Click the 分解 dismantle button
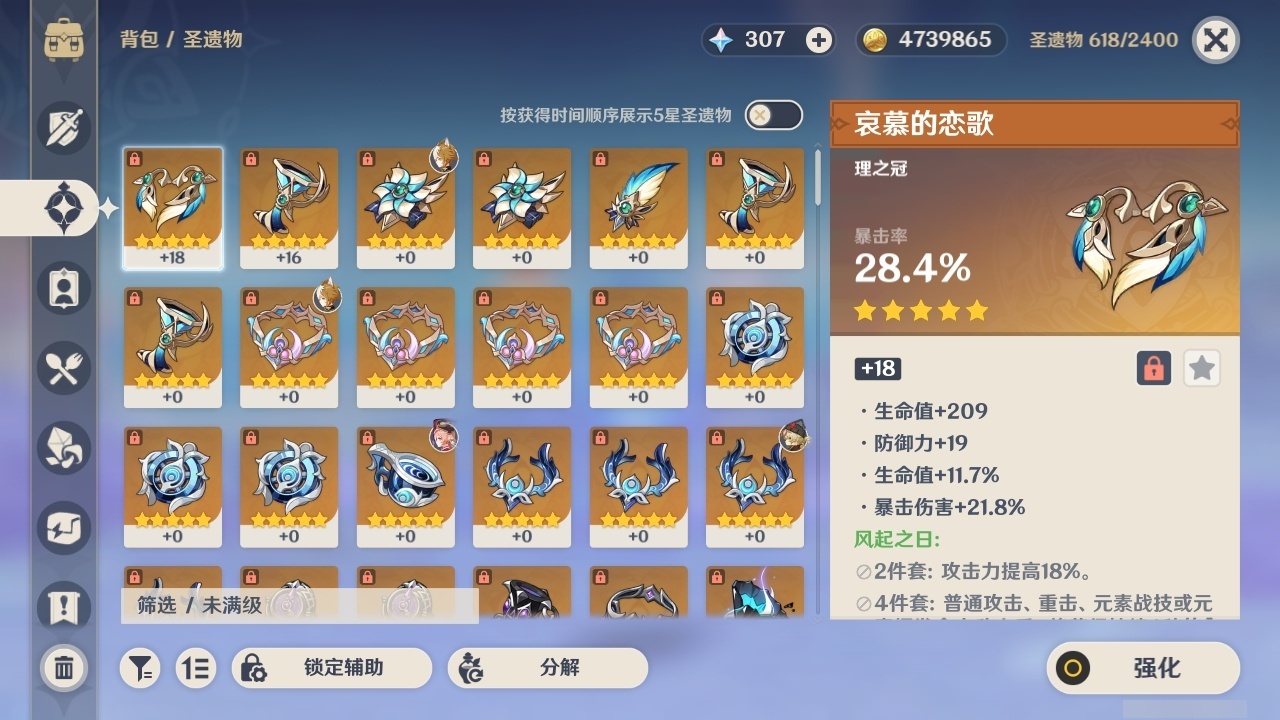The width and height of the screenshot is (1280, 720). tap(545, 668)
